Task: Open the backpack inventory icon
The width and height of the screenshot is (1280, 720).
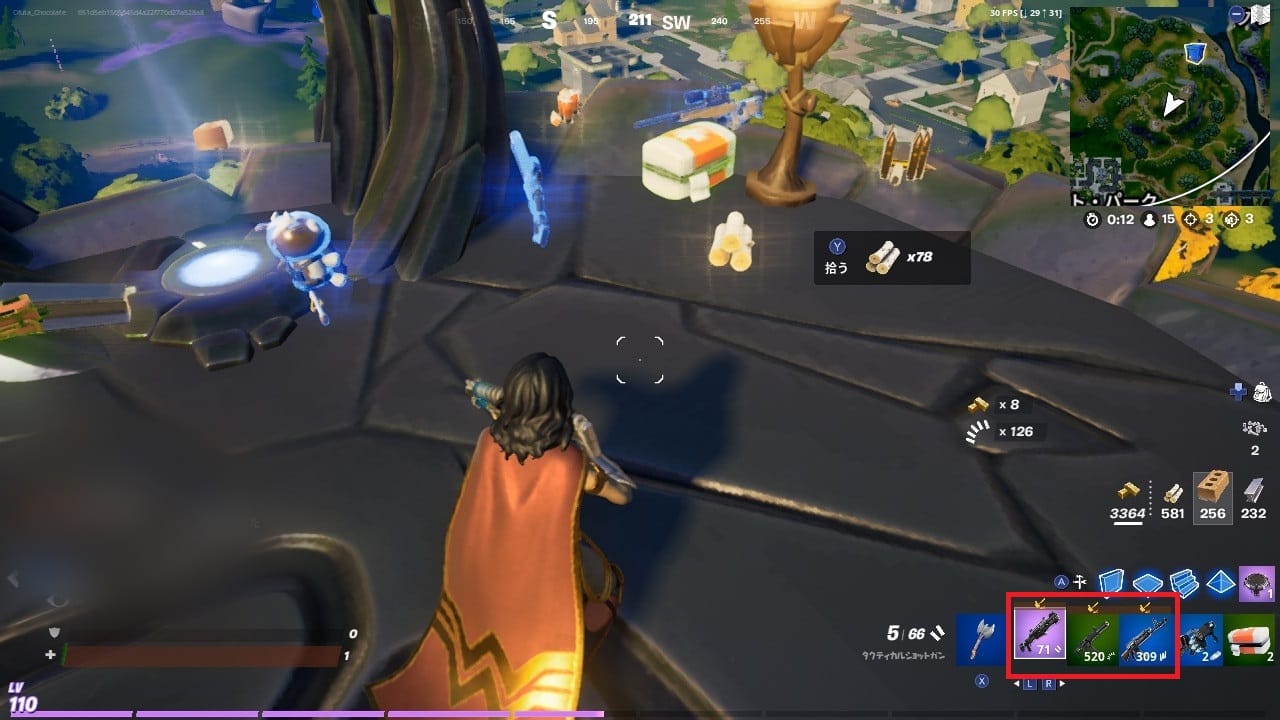Action: [x=1262, y=392]
